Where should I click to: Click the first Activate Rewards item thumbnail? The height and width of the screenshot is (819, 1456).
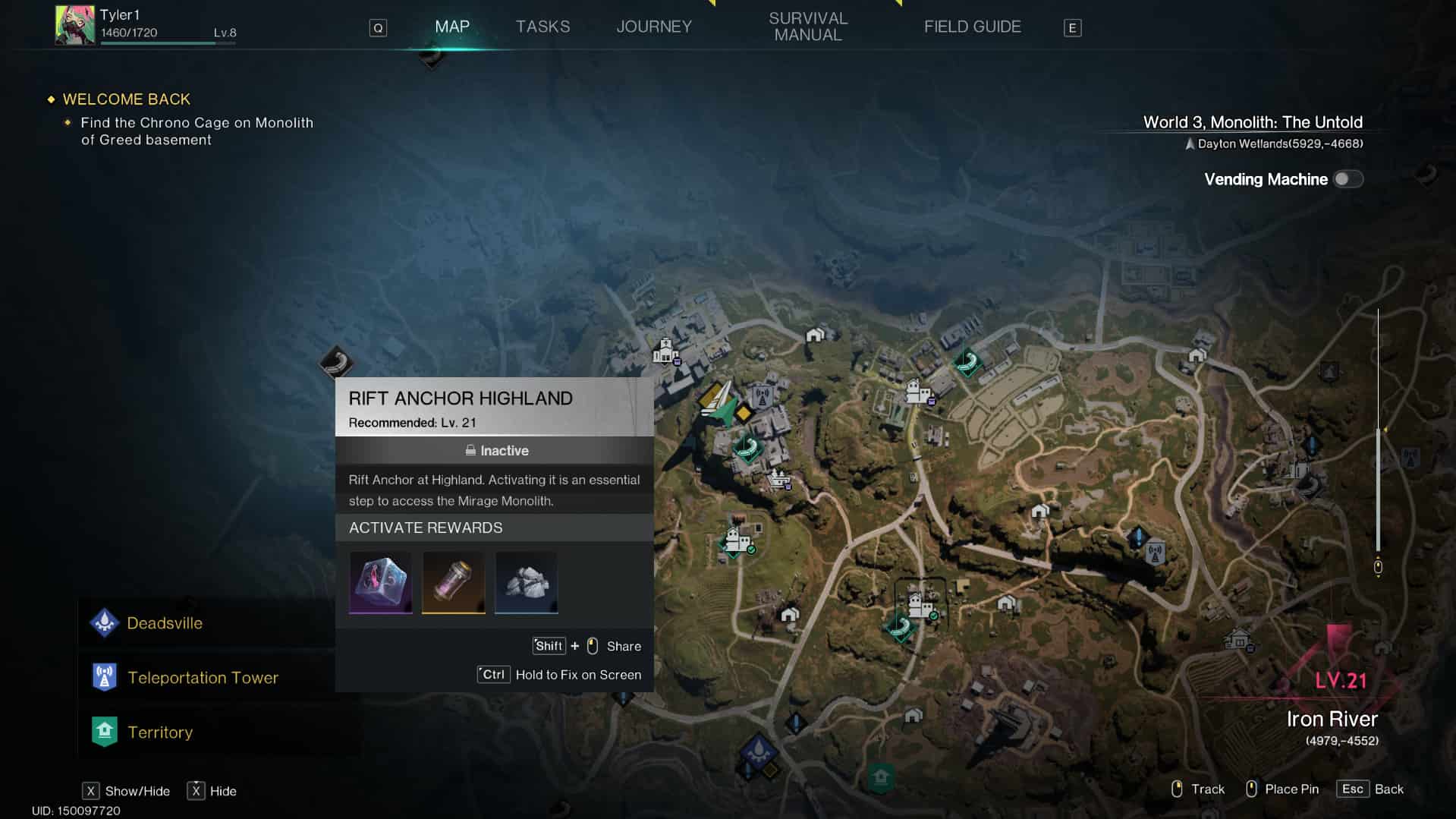(380, 582)
